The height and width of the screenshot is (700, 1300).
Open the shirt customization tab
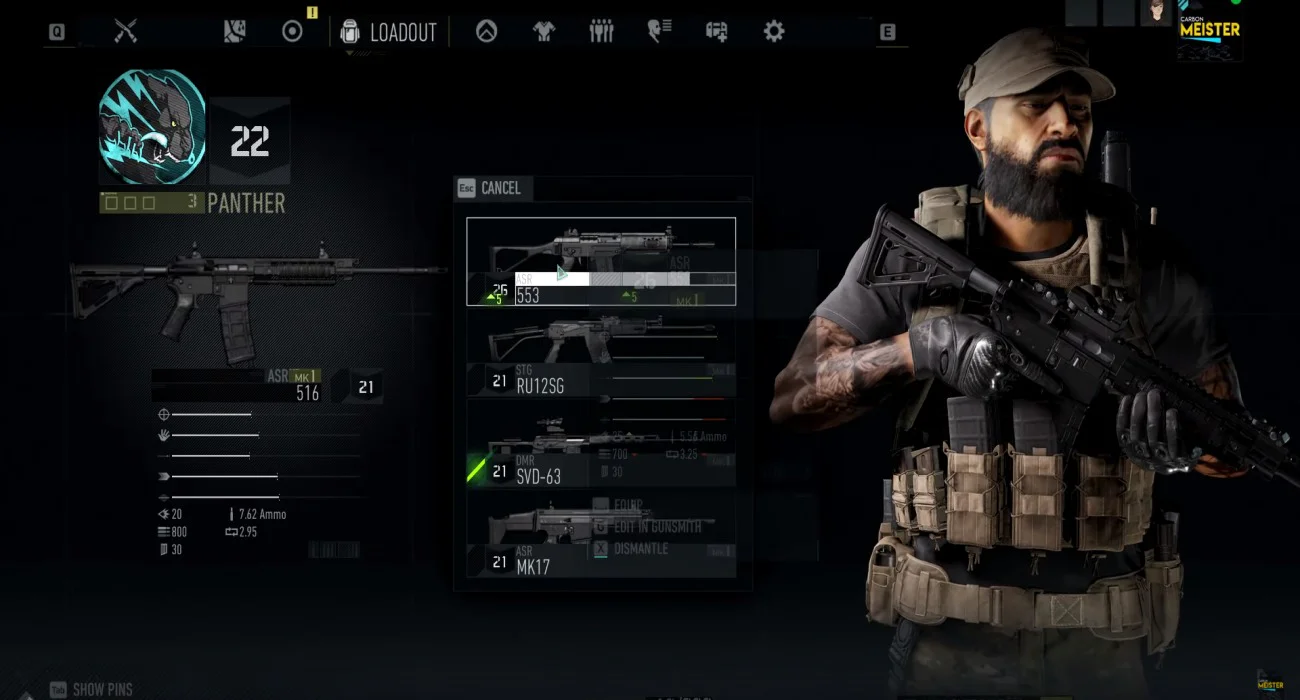coord(543,32)
